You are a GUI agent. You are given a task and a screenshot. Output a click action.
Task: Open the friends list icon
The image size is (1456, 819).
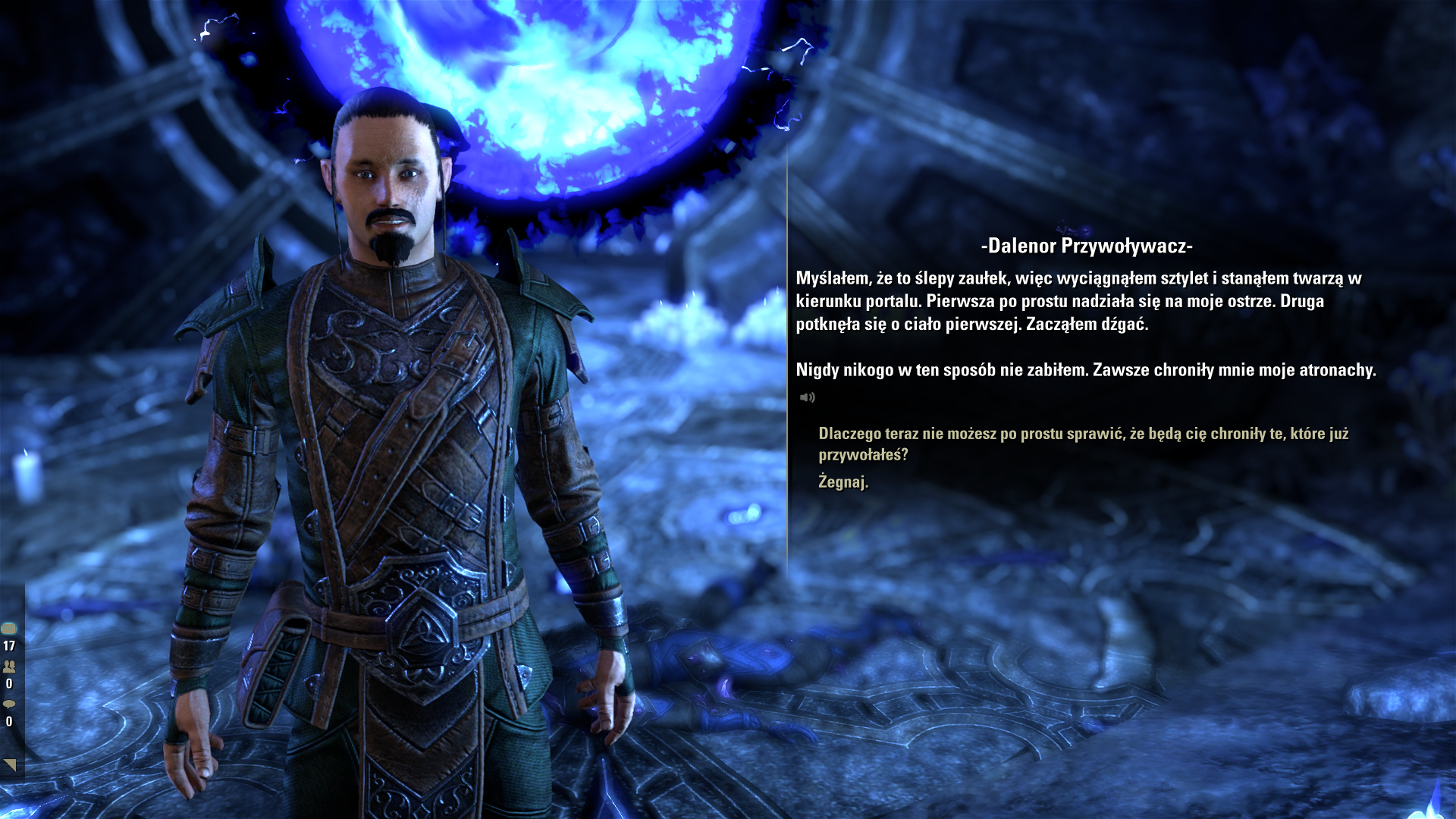pos(9,667)
